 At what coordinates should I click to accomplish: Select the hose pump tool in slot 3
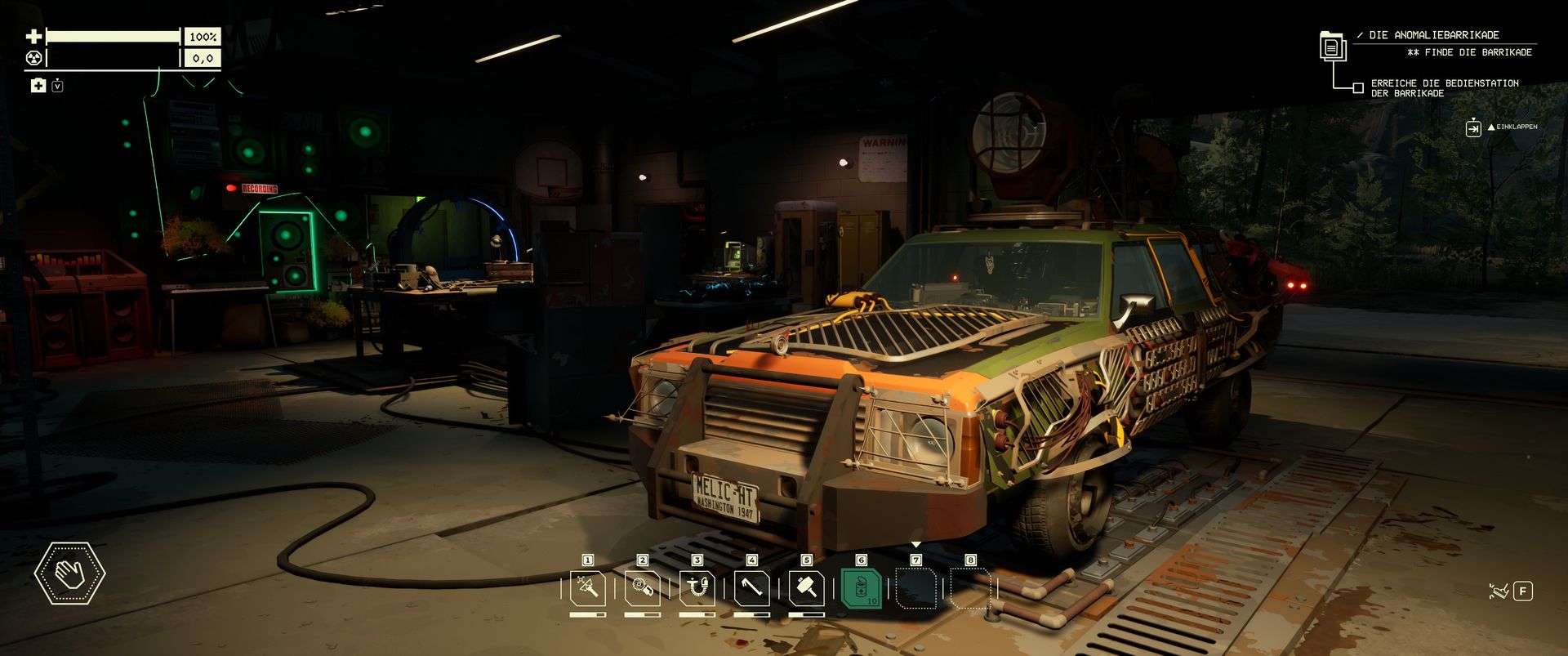pyautogui.click(x=697, y=587)
